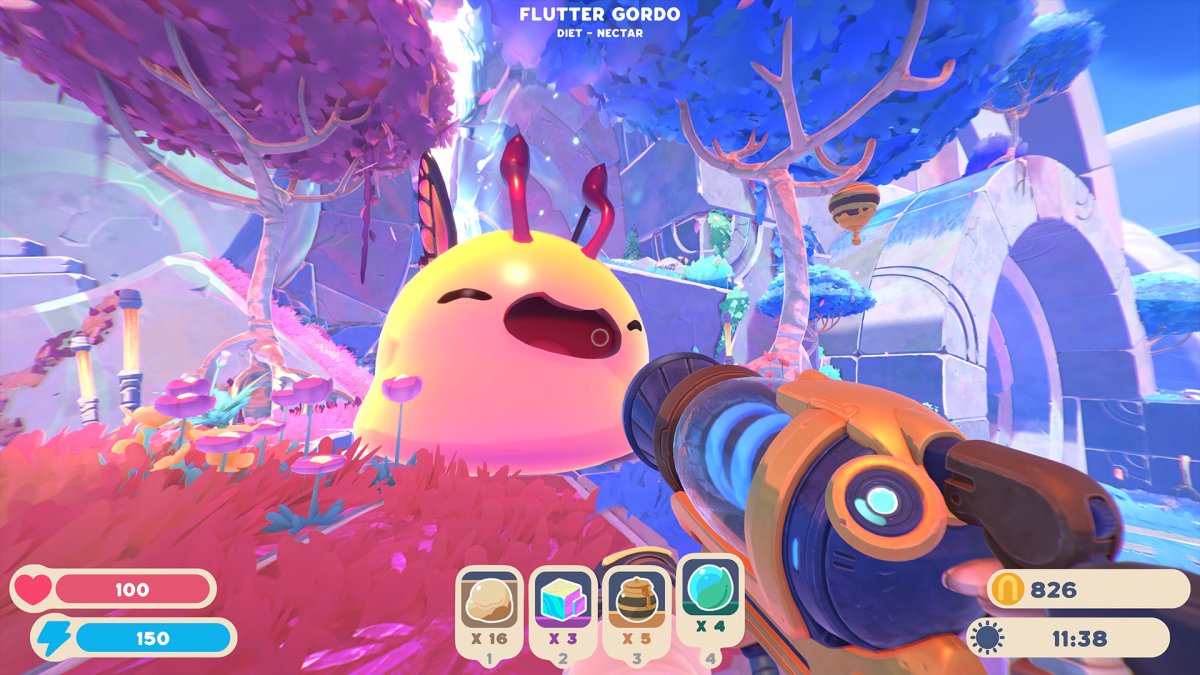This screenshot has width=1200, height=675.
Task: Select the honey pot nectar slot
Action: click(636, 602)
